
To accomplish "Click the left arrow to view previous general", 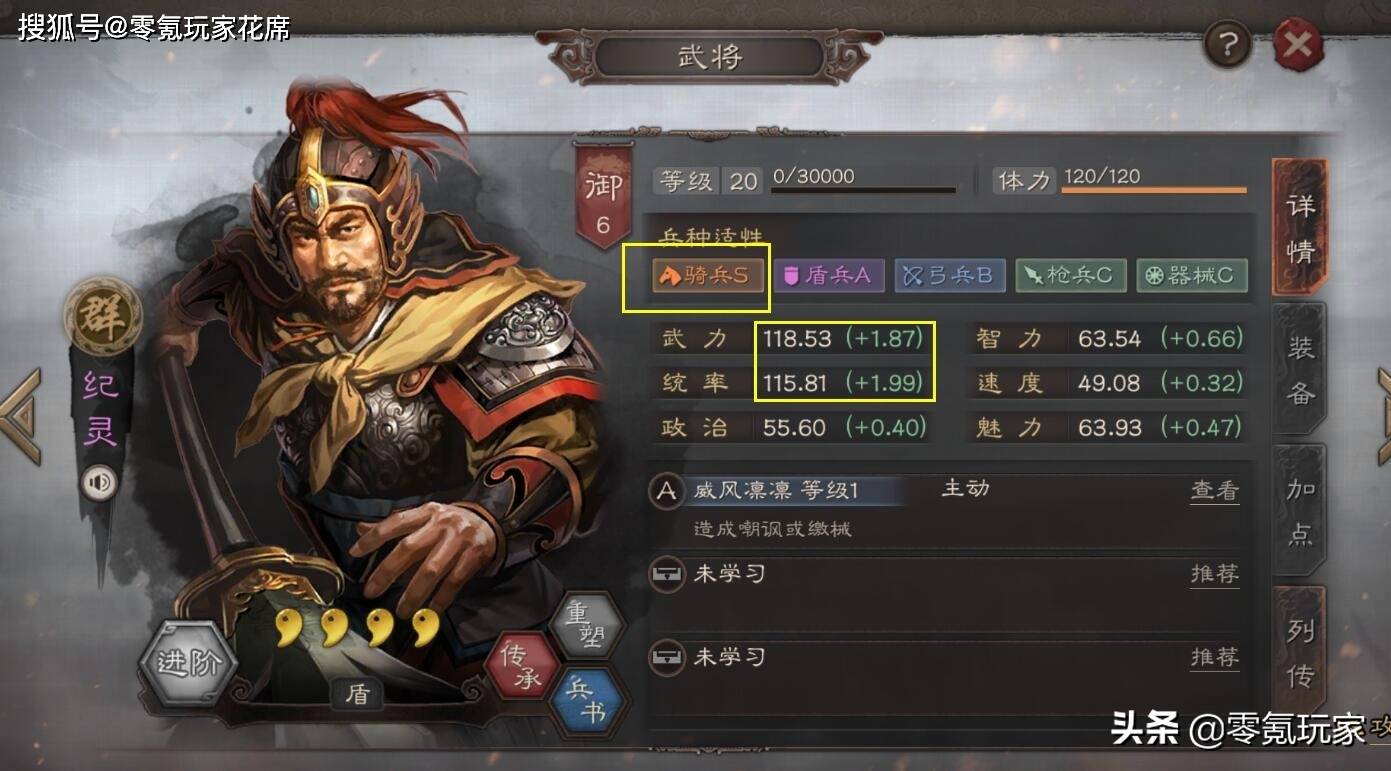I will coord(16,412).
